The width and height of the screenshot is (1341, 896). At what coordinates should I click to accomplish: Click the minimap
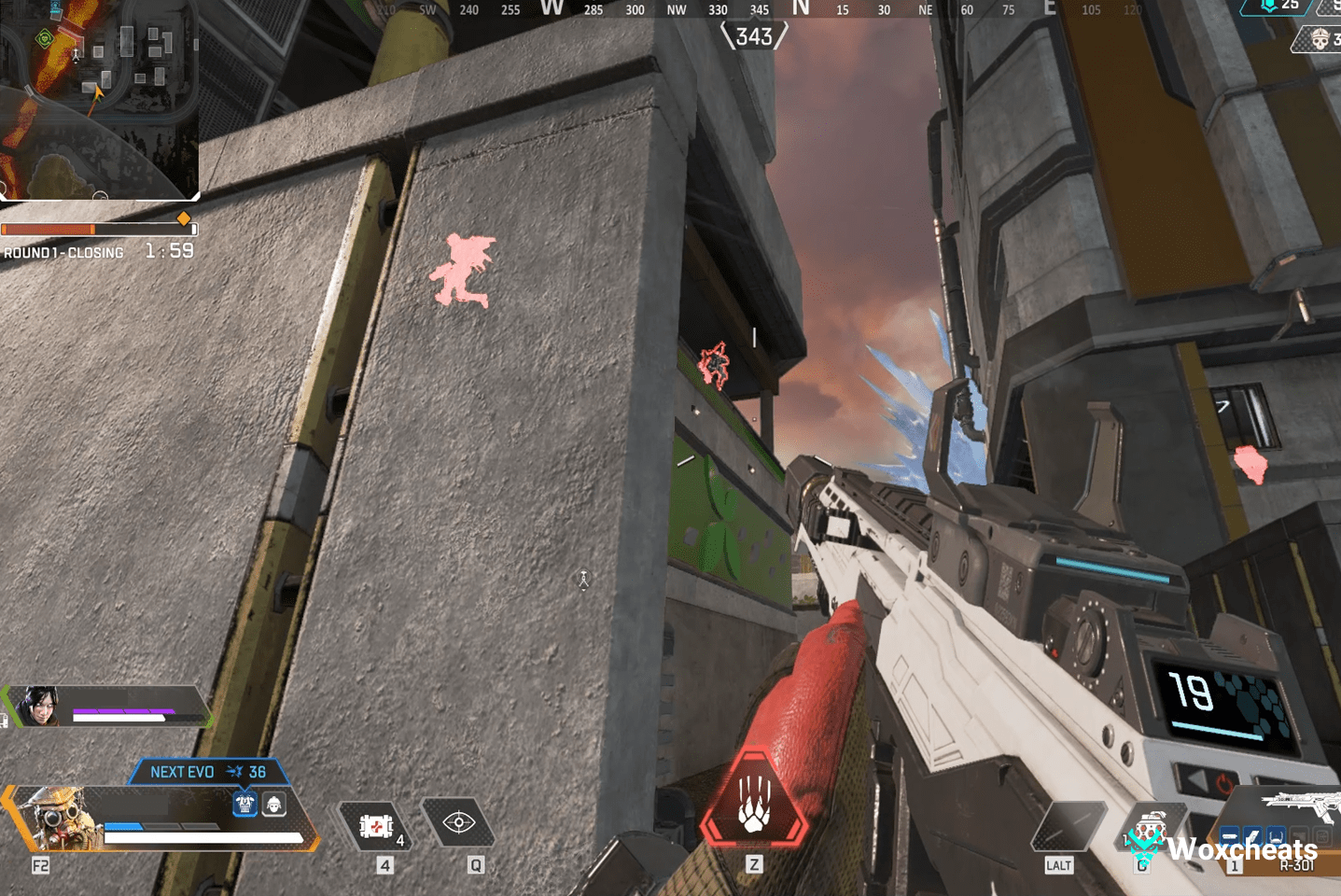98,98
